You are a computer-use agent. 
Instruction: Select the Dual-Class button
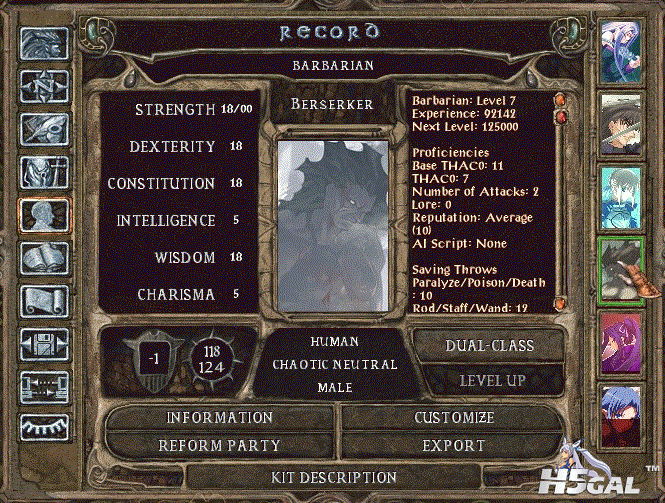[x=487, y=346]
